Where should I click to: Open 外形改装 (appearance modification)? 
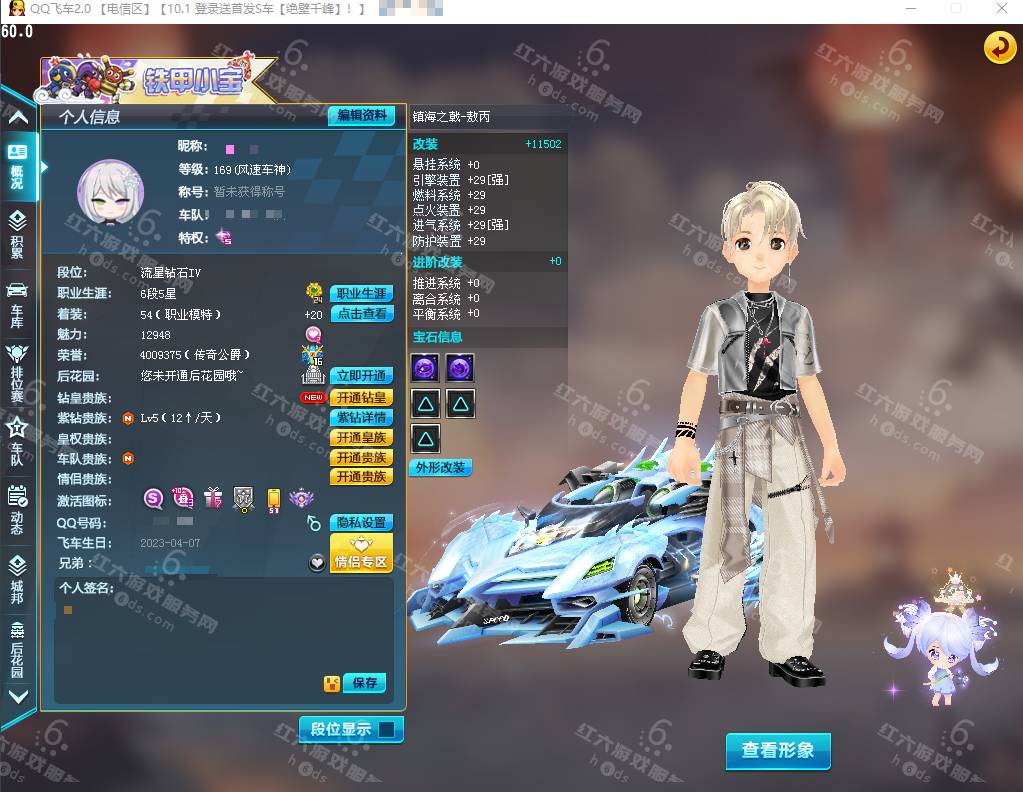(x=441, y=468)
